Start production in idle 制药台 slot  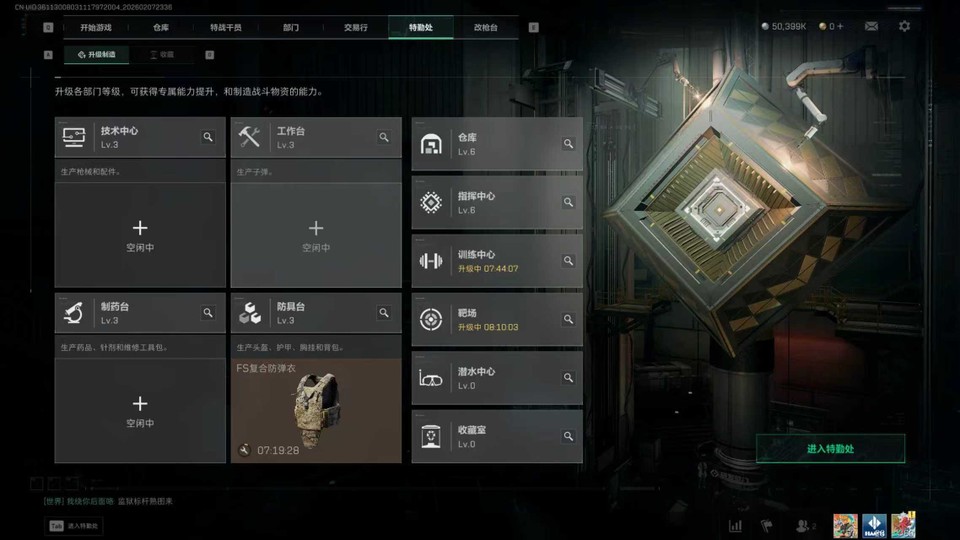(140, 410)
